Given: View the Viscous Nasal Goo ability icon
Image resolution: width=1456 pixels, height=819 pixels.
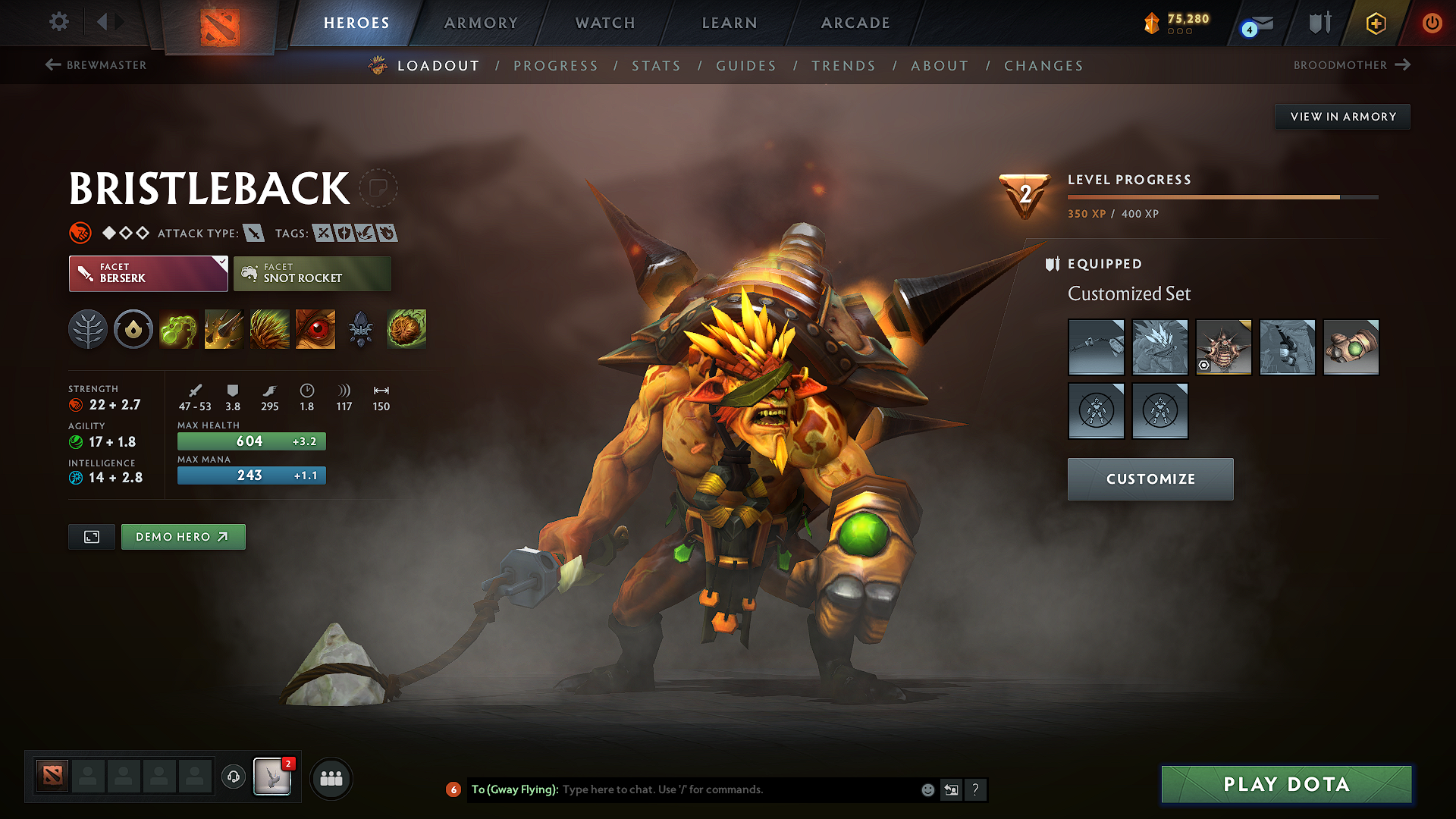Looking at the screenshot, I should coord(178,329).
